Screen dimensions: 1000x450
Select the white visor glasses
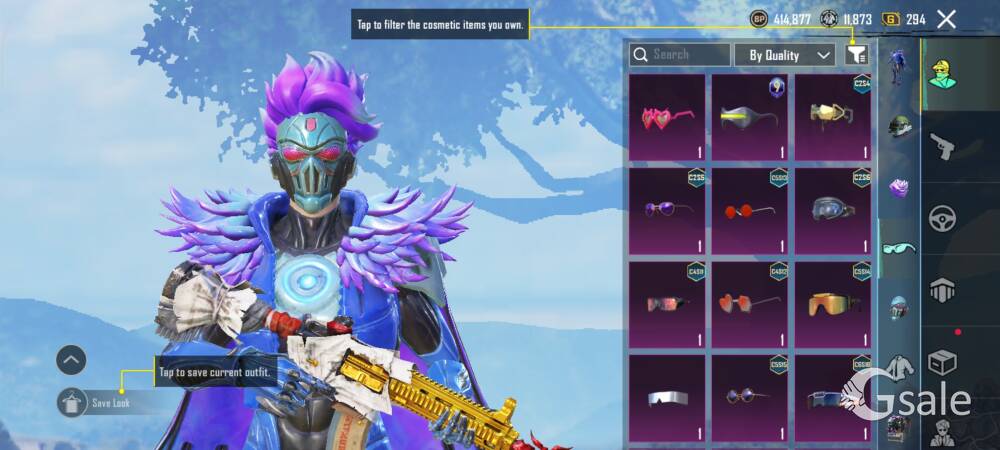point(667,397)
